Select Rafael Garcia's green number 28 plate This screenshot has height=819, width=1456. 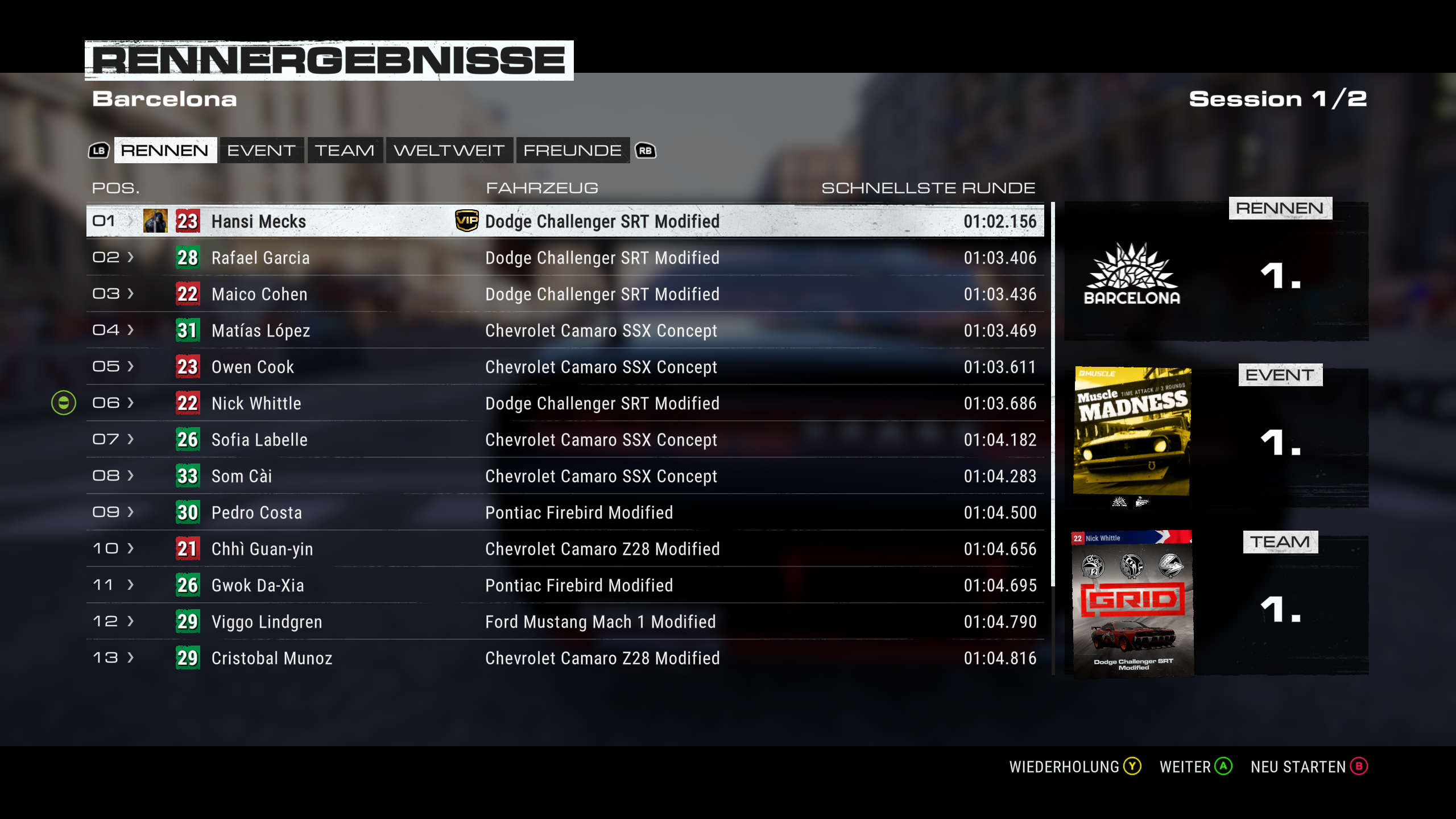pos(188,258)
